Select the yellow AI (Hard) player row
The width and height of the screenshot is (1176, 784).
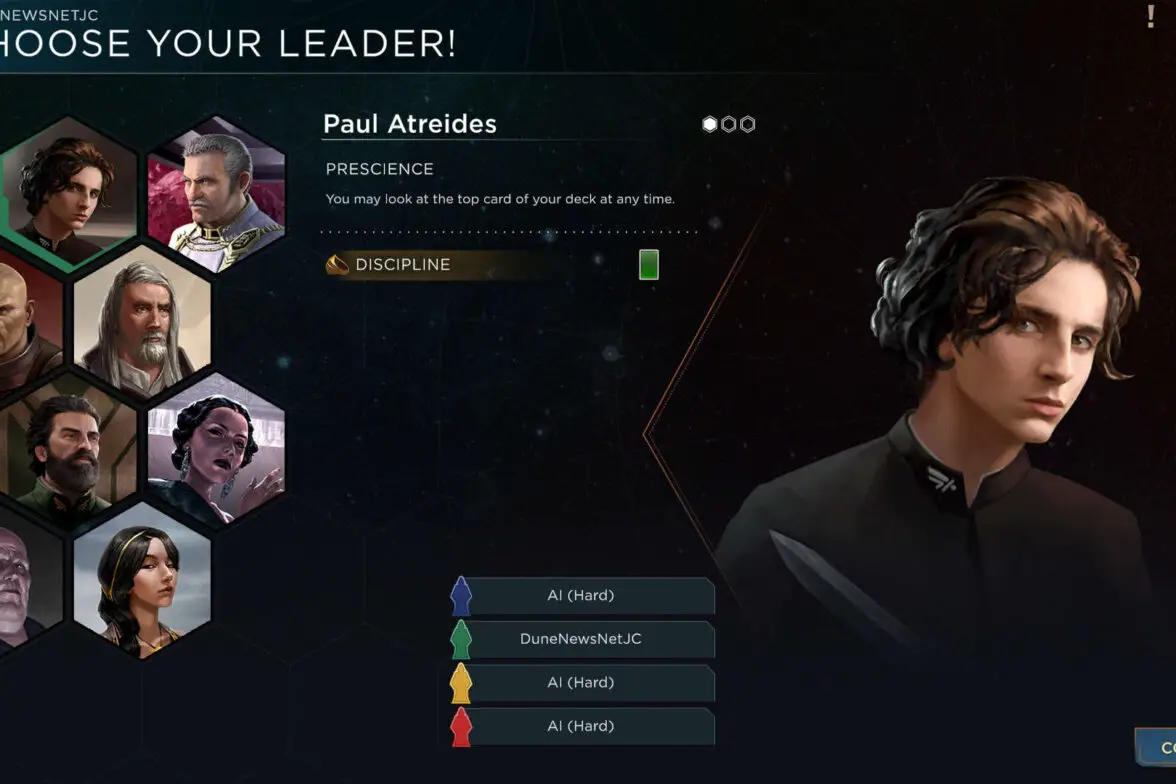[x=581, y=683]
